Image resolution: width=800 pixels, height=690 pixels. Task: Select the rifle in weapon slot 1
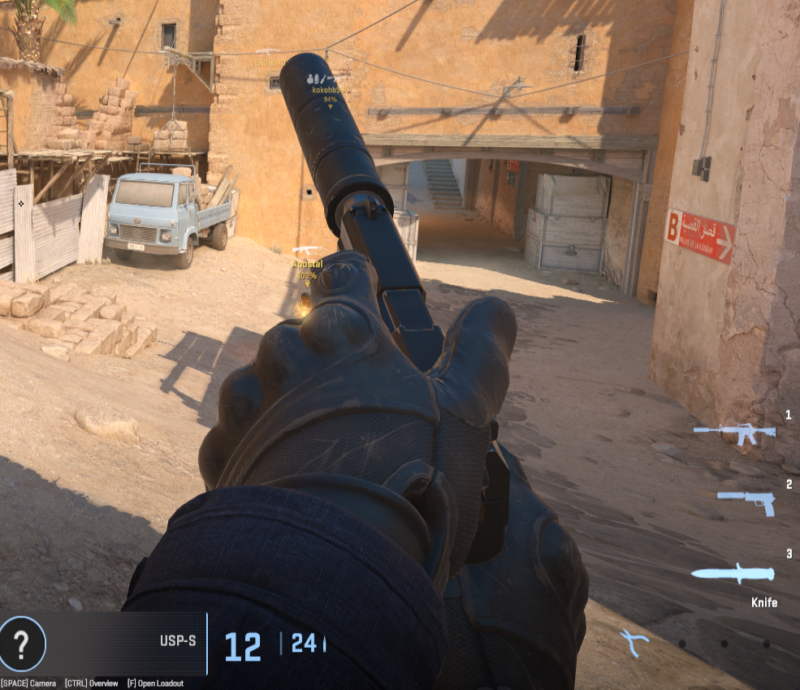(734, 433)
